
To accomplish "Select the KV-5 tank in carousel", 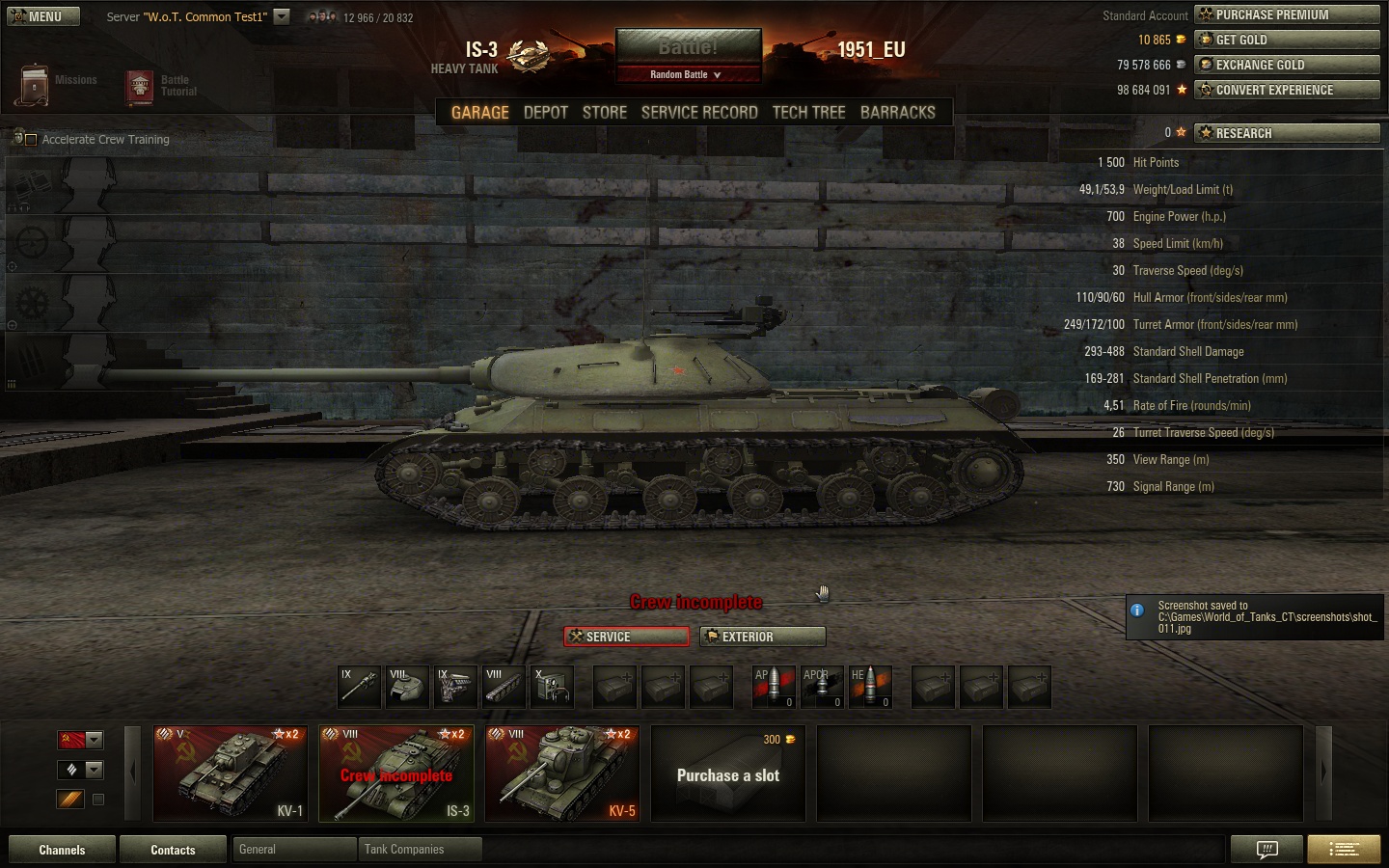I will [562, 773].
